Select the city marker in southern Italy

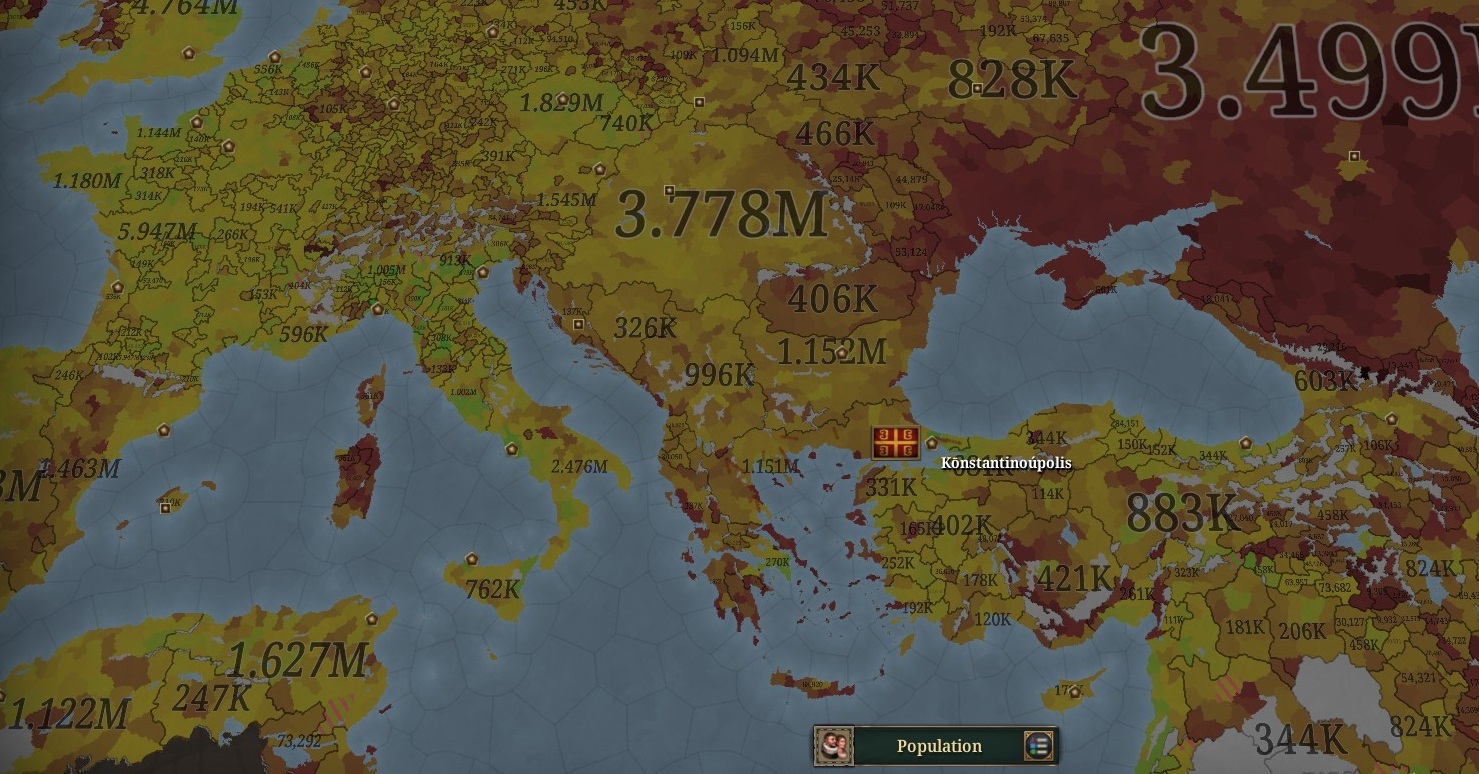(512, 449)
